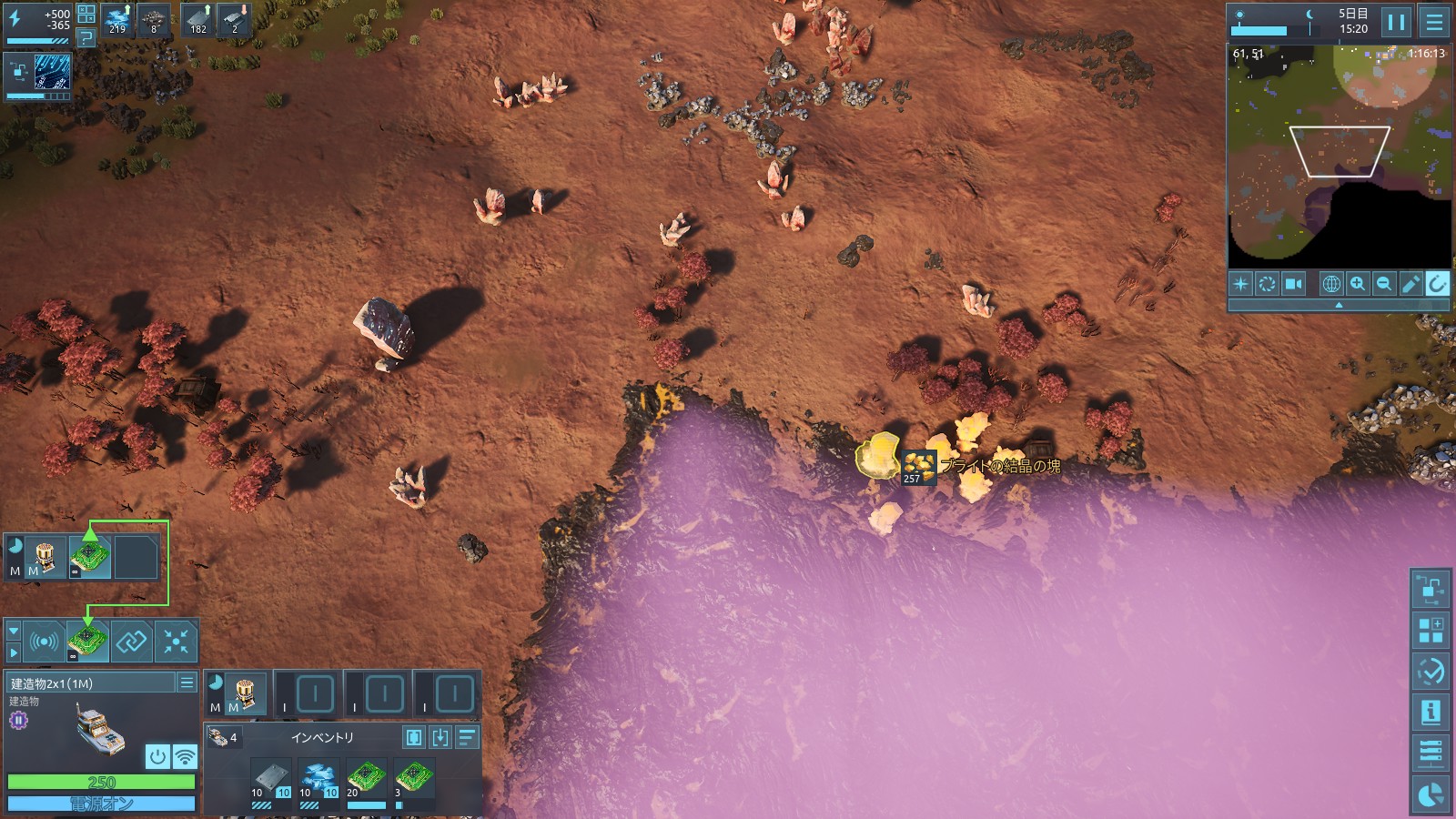Screen dimensions: 1456x819
Task: Open the build grid menu with plus
Action: coord(1431,629)
